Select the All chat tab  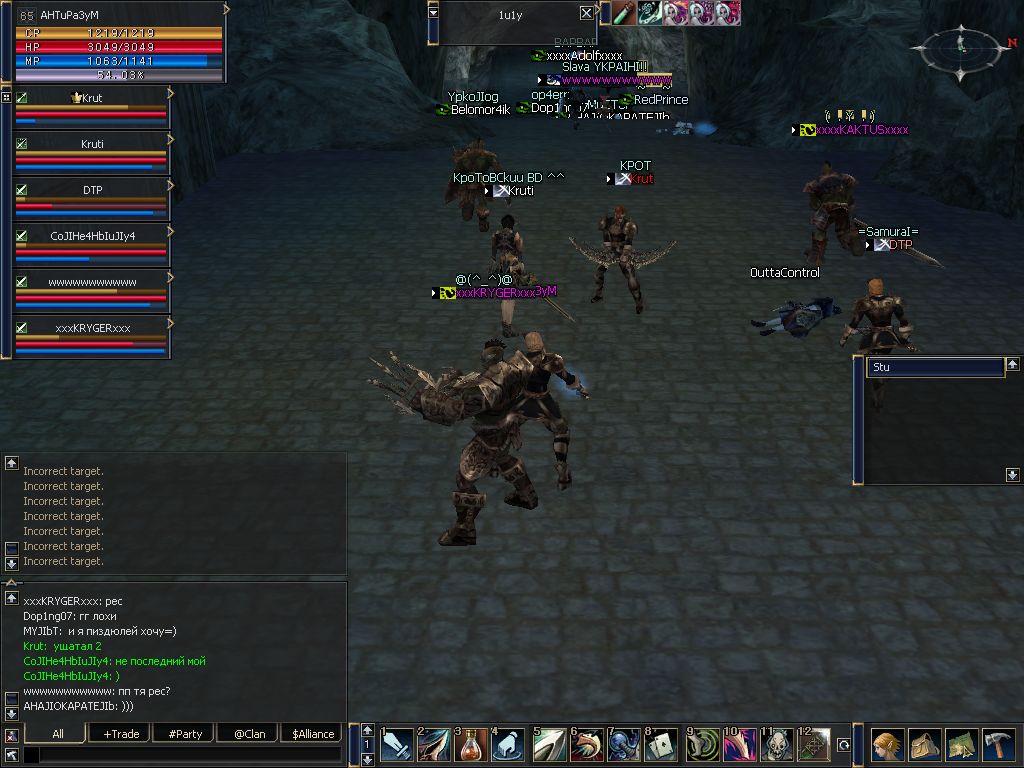tap(58, 733)
